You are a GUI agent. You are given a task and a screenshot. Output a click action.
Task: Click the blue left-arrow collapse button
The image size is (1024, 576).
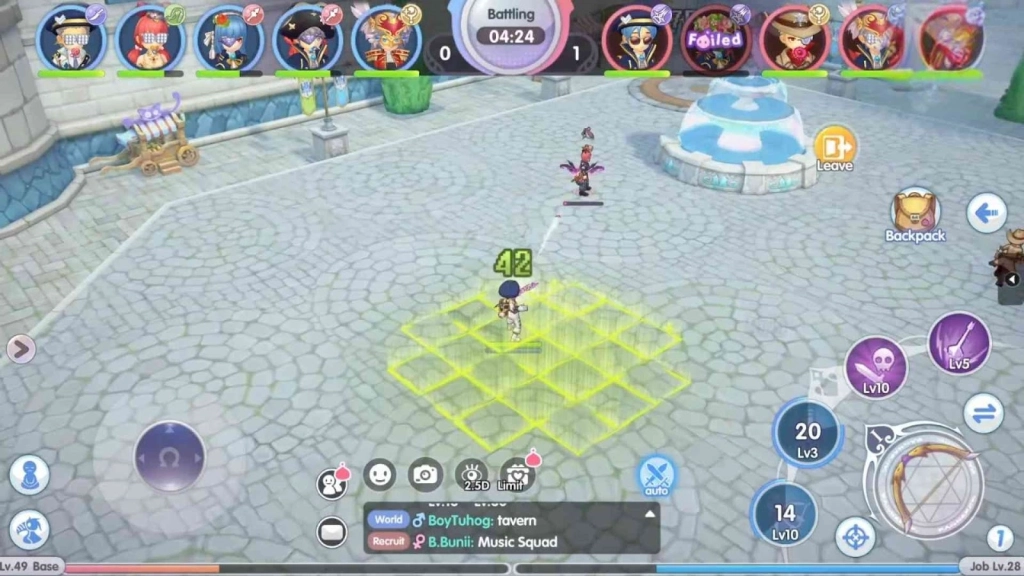click(x=985, y=212)
